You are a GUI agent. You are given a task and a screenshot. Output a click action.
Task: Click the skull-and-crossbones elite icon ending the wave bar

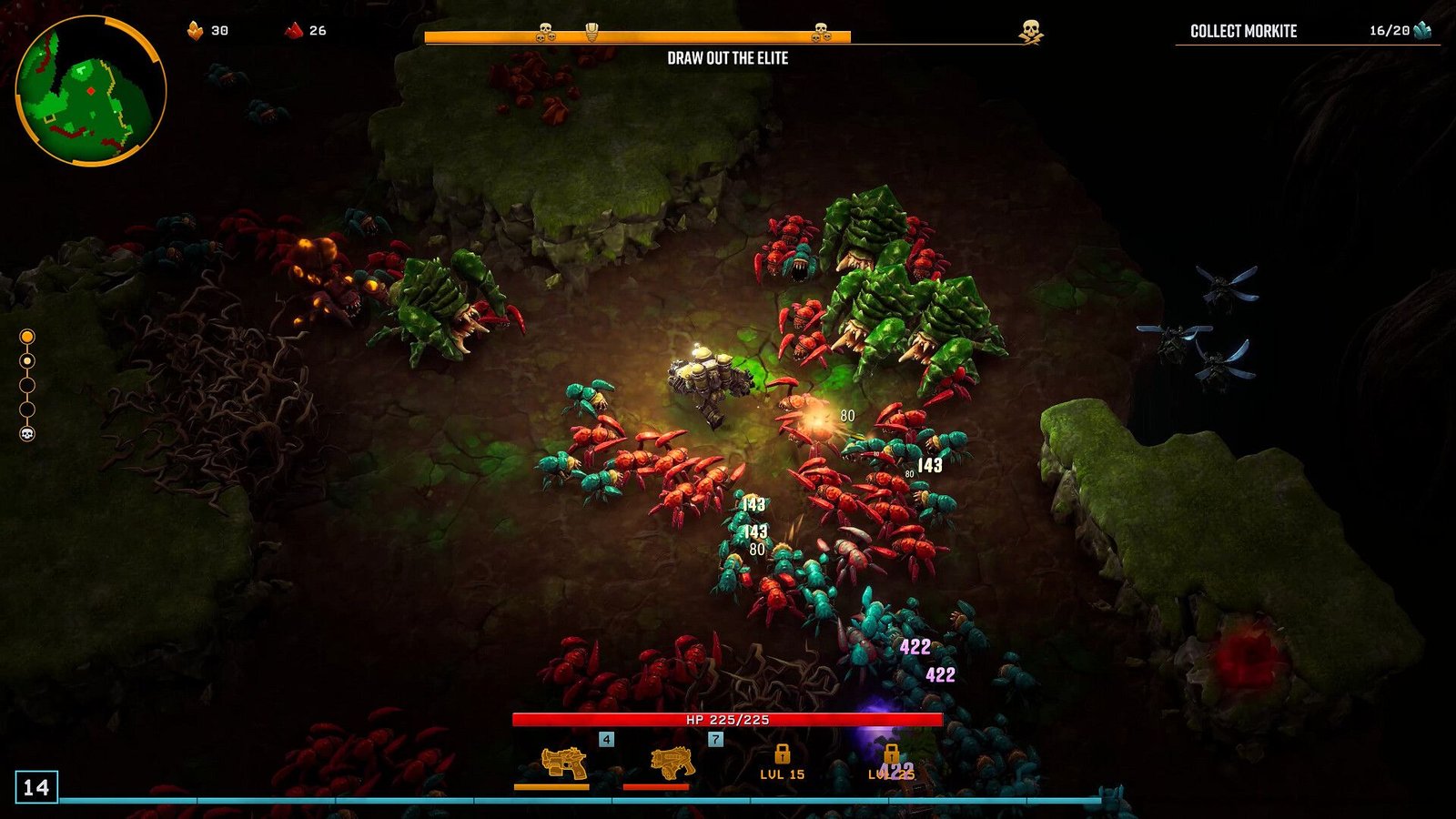click(1030, 32)
